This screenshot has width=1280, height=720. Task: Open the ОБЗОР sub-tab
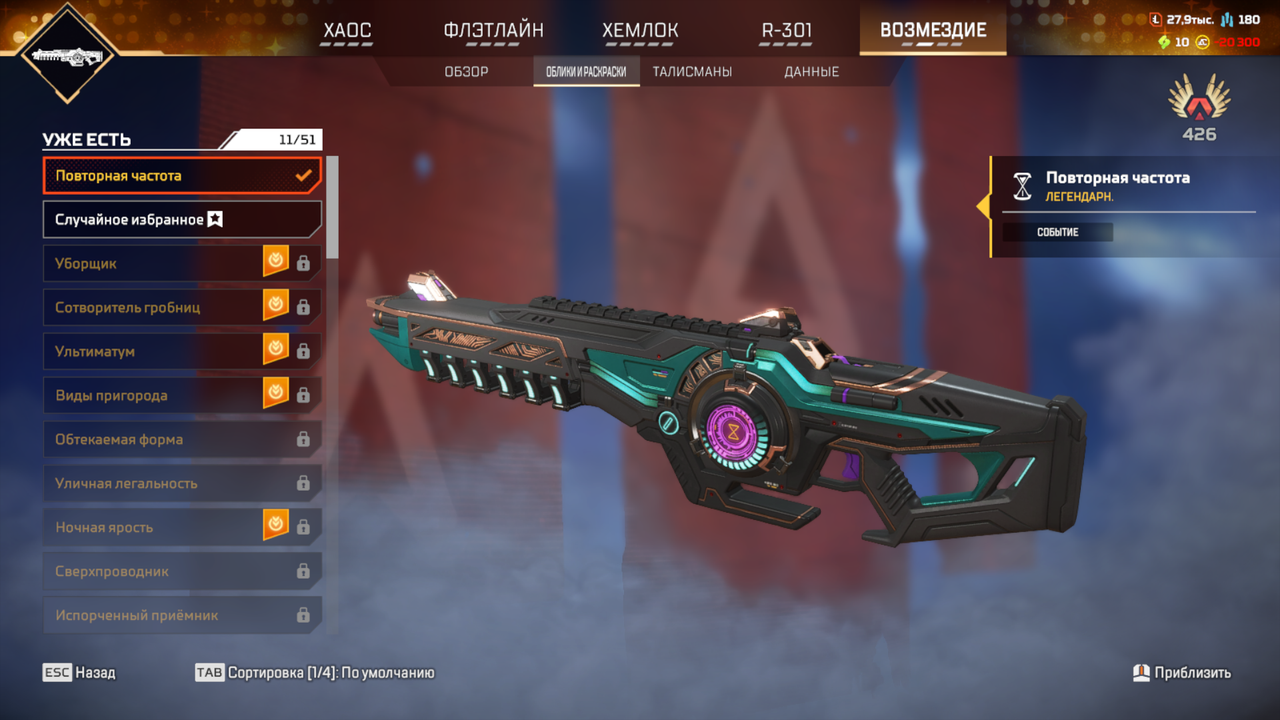pyautogui.click(x=466, y=72)
